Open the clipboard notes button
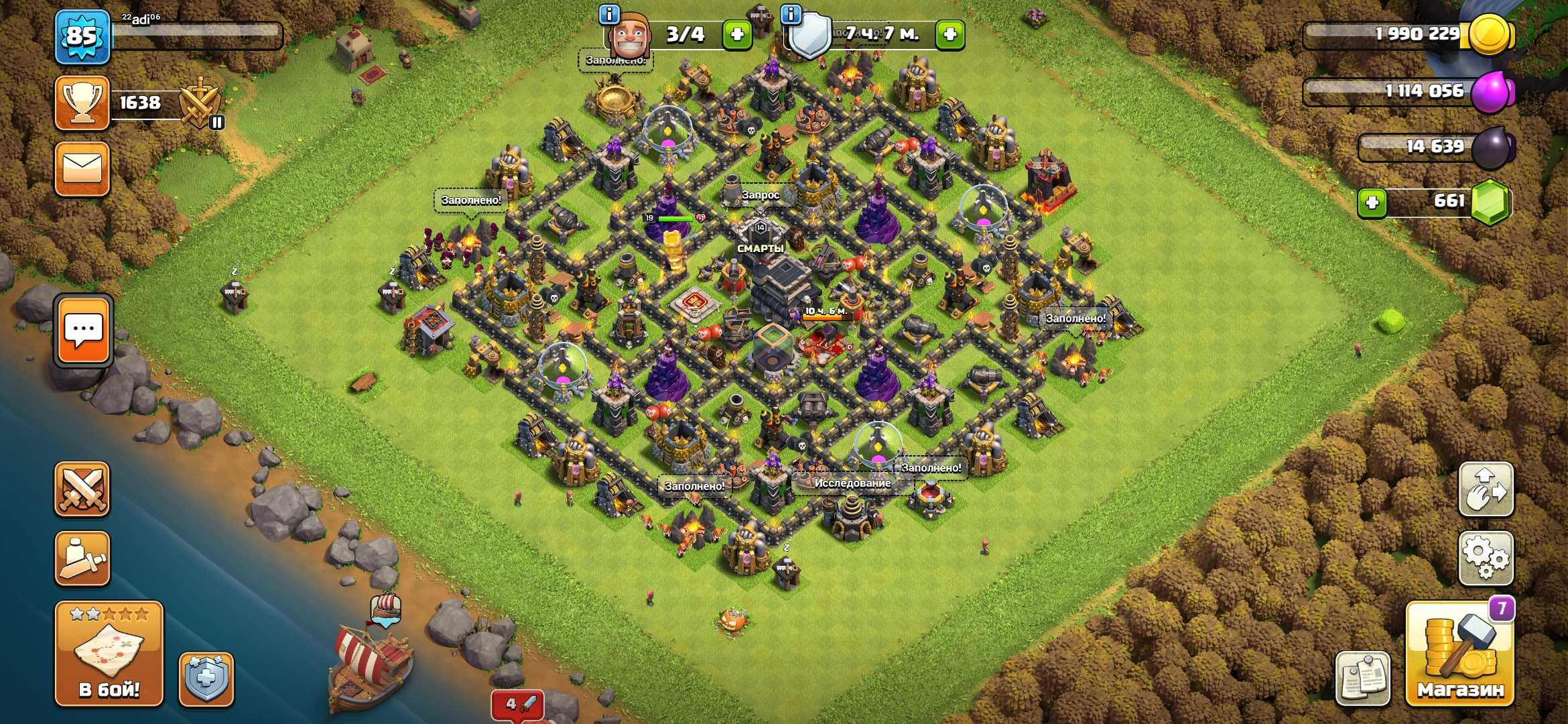 [x=1362, y=677]
